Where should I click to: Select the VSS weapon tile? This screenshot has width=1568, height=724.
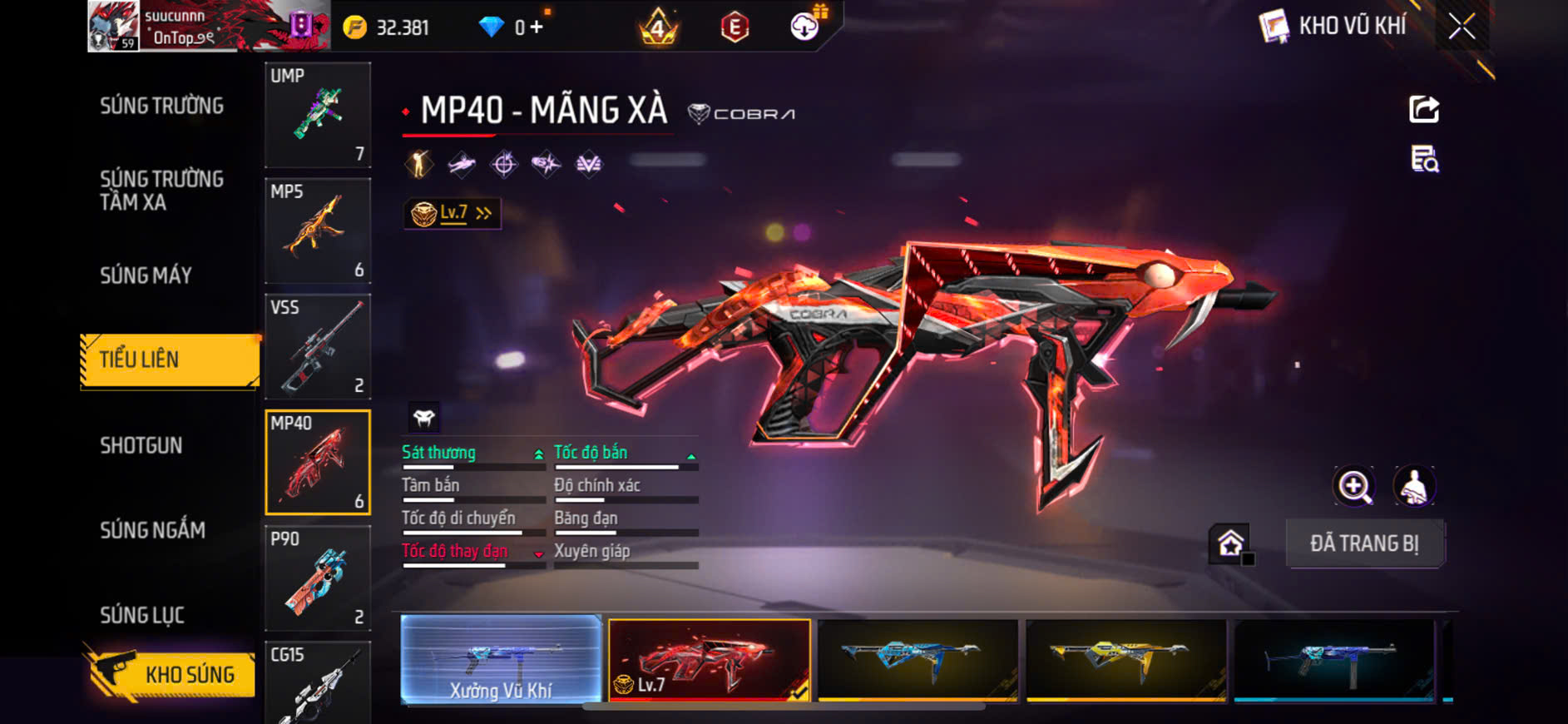click(x=318, y=346)
